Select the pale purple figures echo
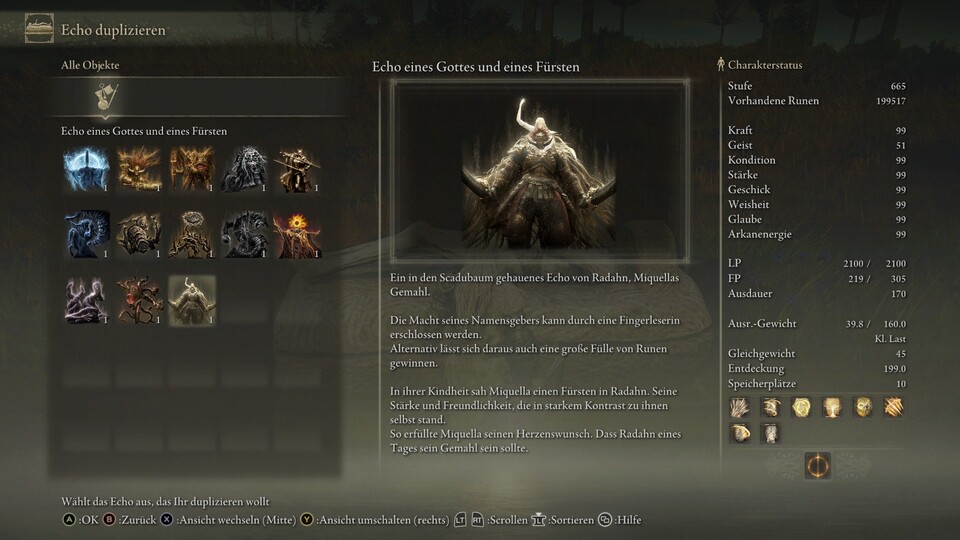The image size is (960, 540). click(x=87, y=299)
